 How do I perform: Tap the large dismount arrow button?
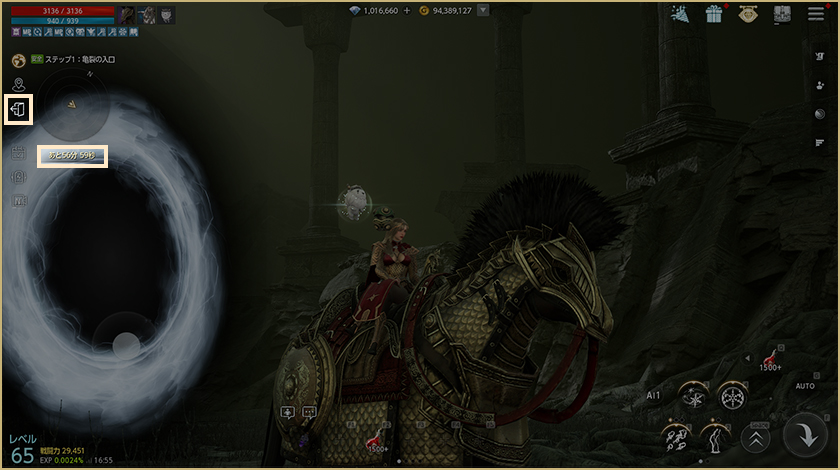click(x=803, y=436)
